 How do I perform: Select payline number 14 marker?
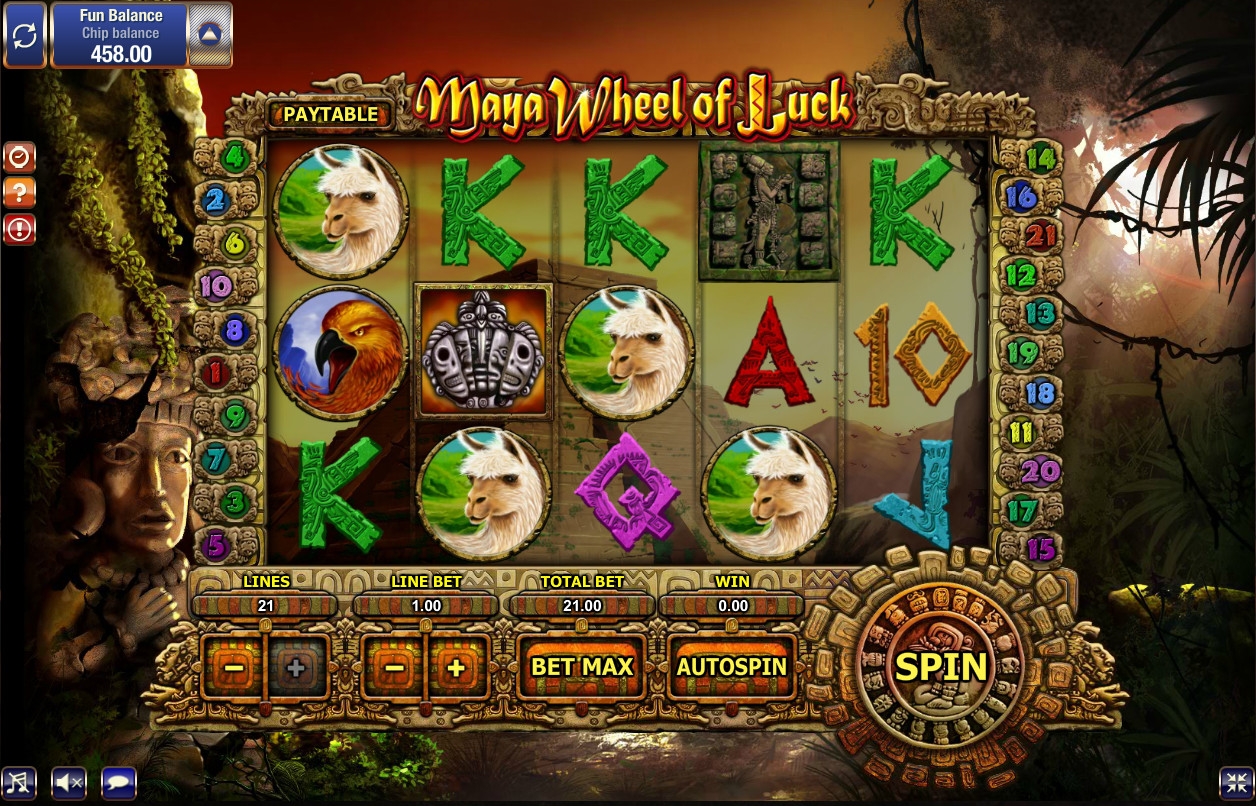(1041, 158)
